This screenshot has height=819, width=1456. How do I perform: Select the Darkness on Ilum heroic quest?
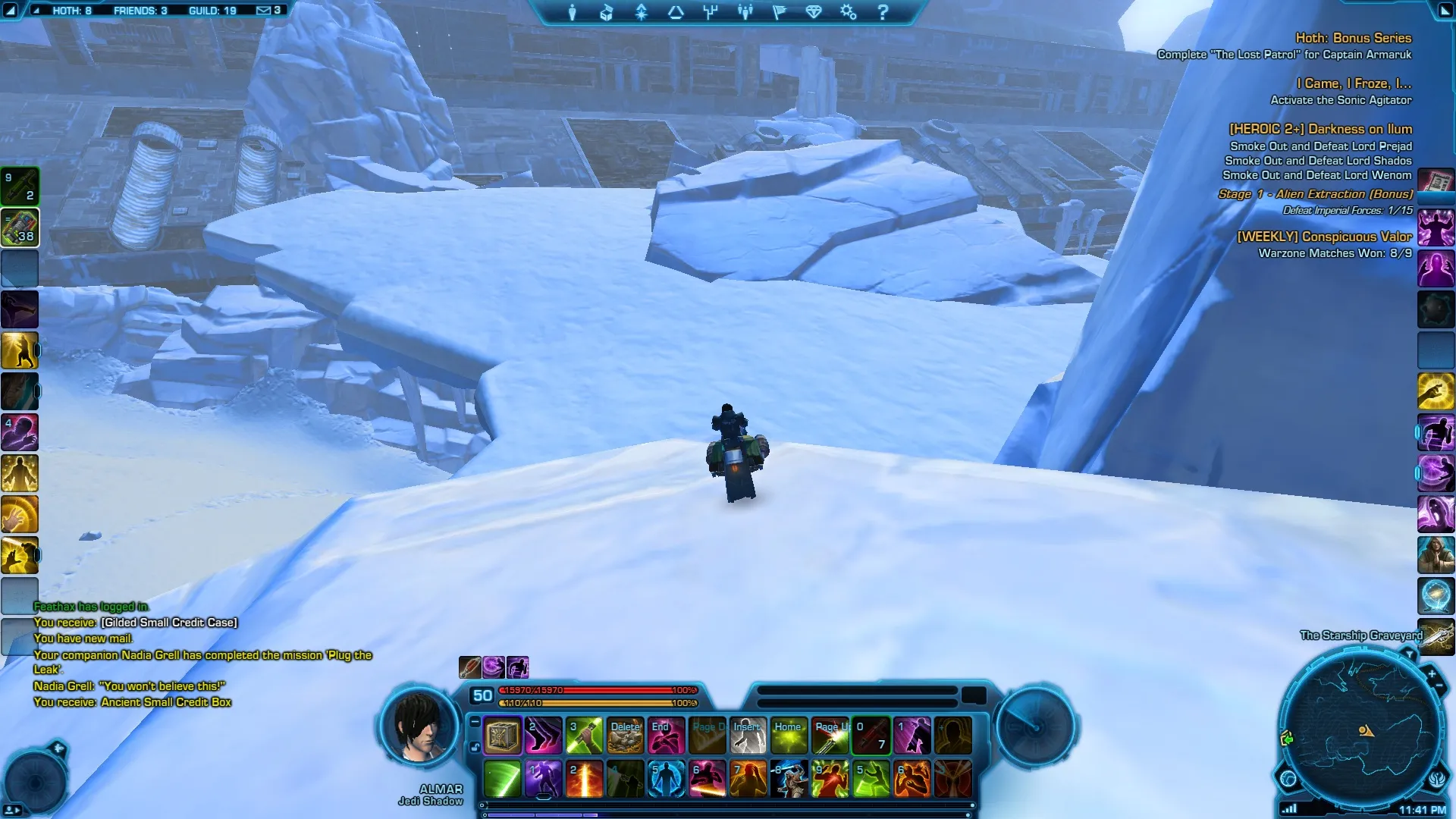pos(1320,129)
